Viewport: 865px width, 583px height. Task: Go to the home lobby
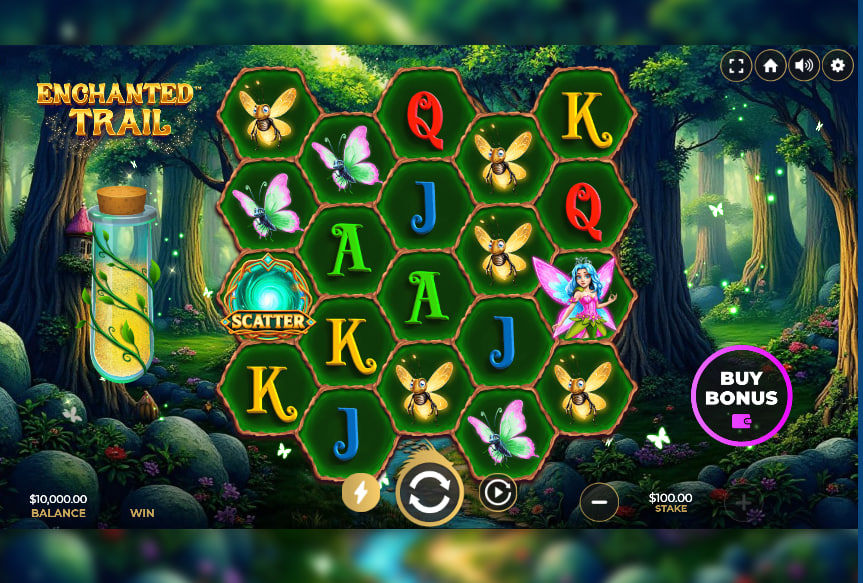770,66
